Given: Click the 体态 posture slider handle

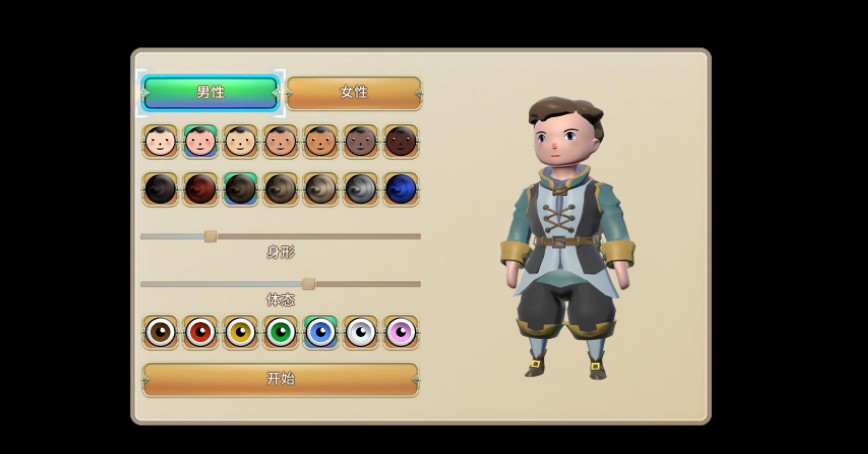Looking at the screenshot, I should point(308,284).
